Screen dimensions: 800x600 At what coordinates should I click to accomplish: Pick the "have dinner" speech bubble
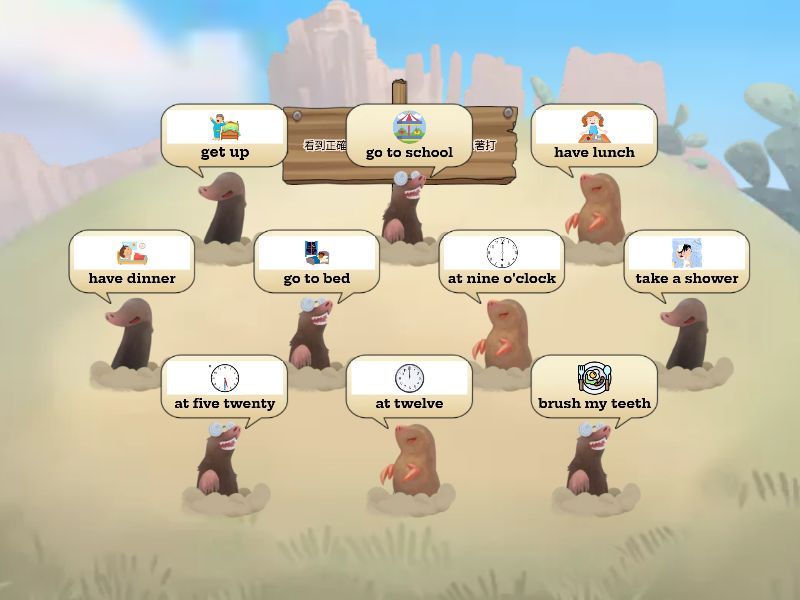pyautogui.click(x=132, y=261)
